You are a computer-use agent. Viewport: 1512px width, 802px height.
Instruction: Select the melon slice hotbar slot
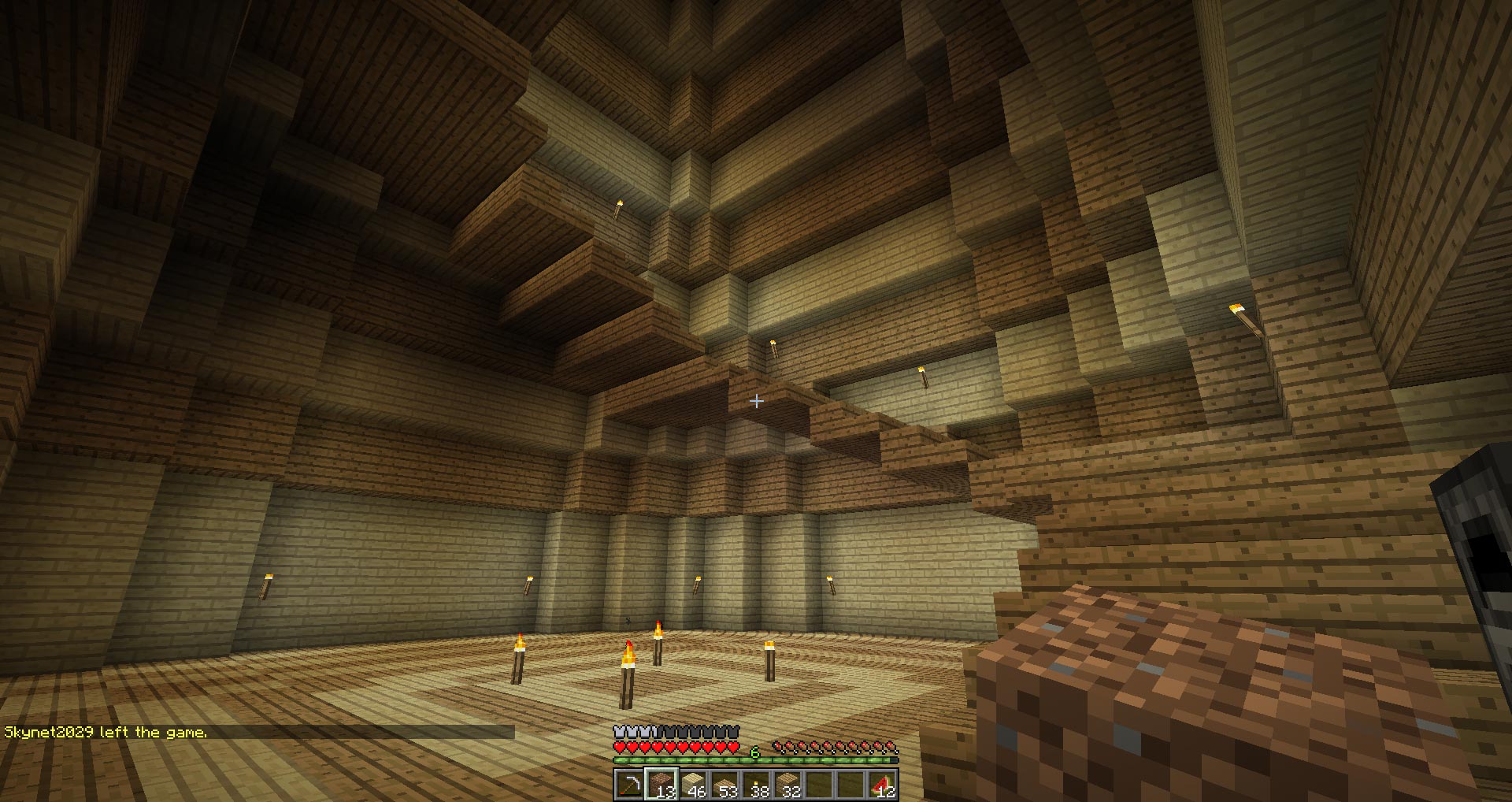coord(882,785)
